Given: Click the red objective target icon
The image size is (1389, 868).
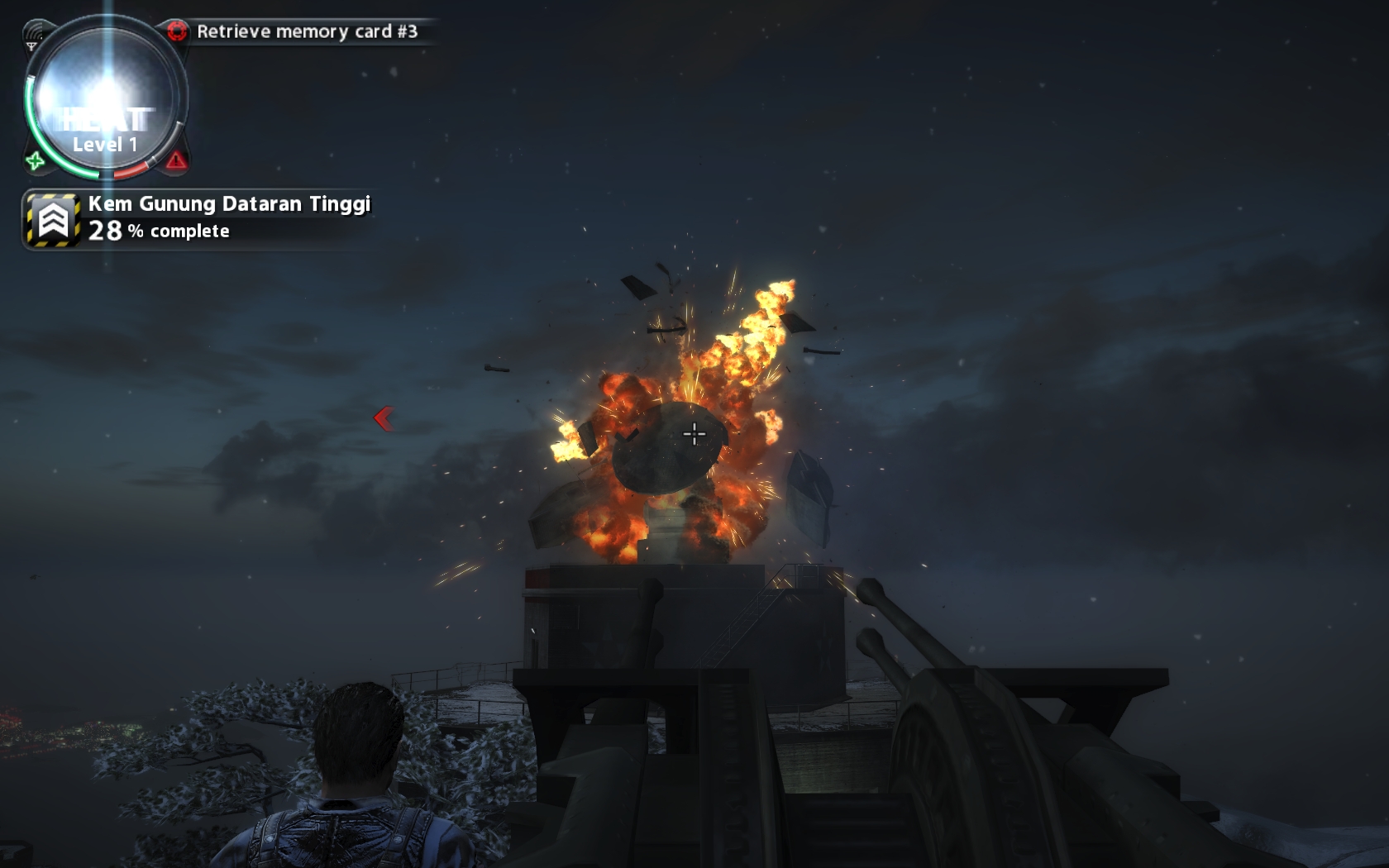Looking at the screenshot, I should tap(177, 31).
